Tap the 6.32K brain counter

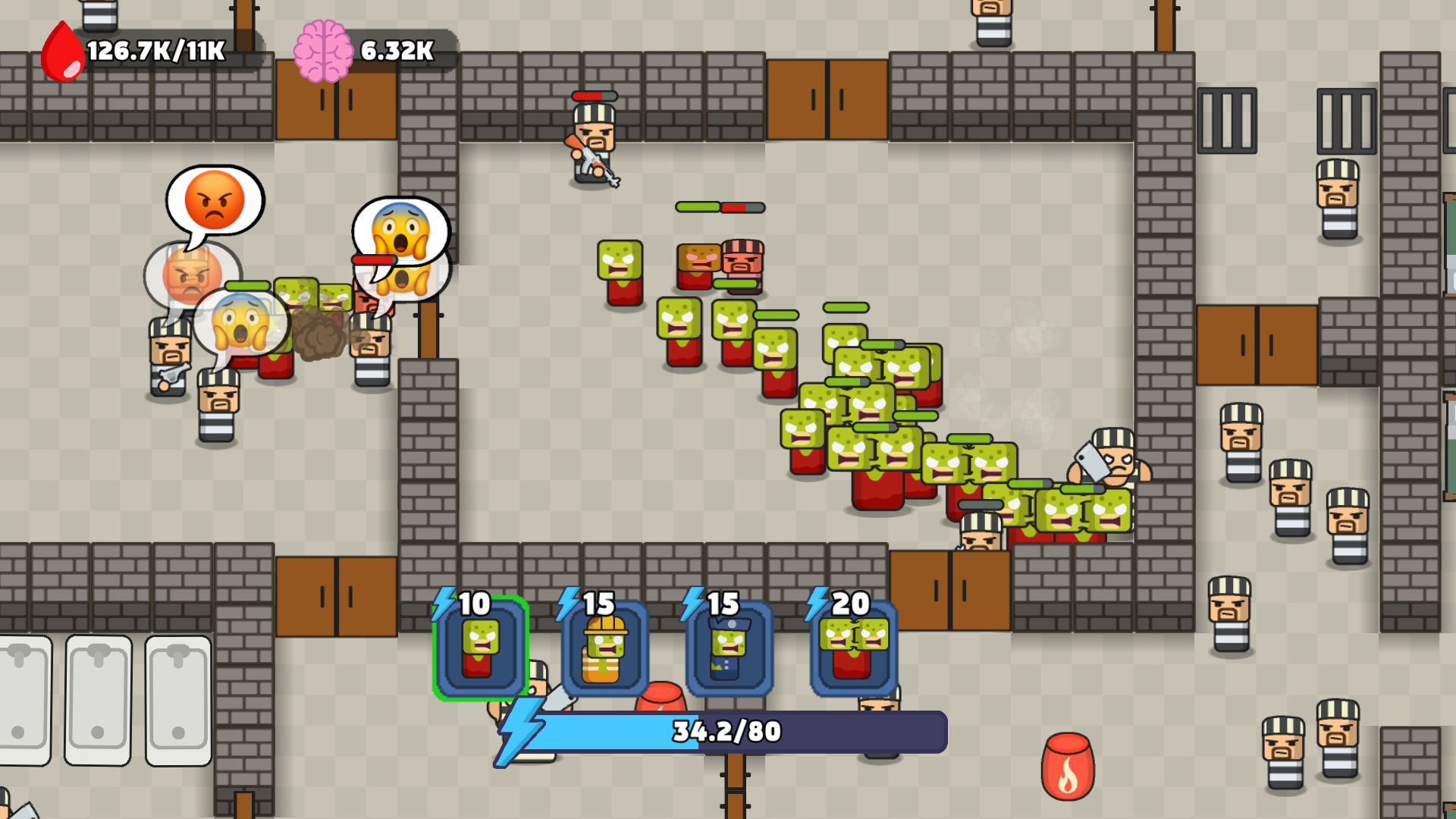[394, 52]
